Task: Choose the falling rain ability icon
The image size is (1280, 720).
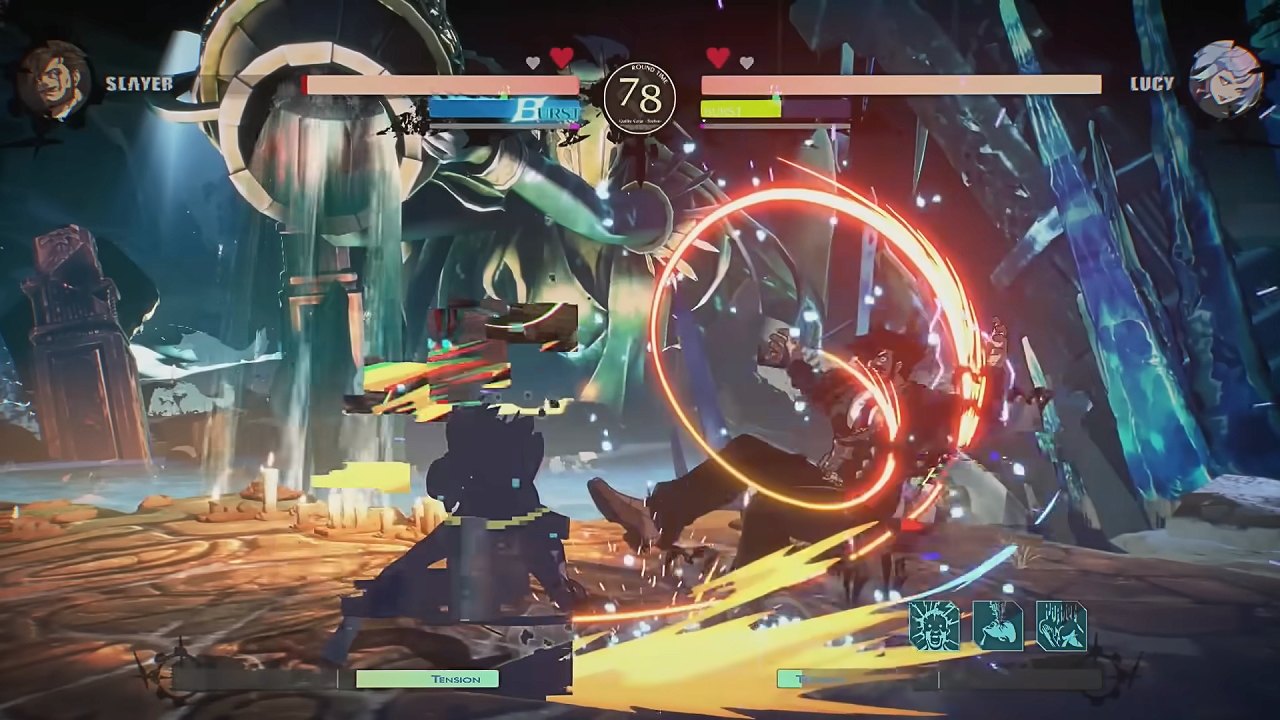Action: pos(1061,626)
